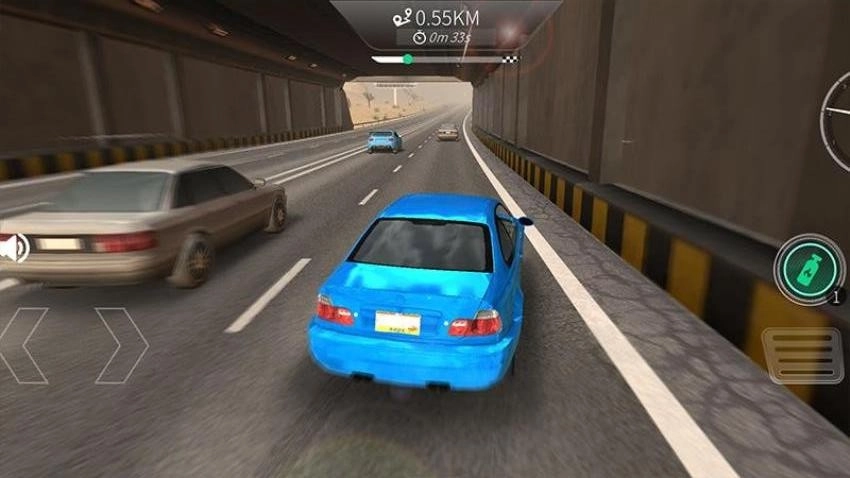Steer left with the left arrow control
Viewport: 850px width, 478px height.
tap(25, 345)
